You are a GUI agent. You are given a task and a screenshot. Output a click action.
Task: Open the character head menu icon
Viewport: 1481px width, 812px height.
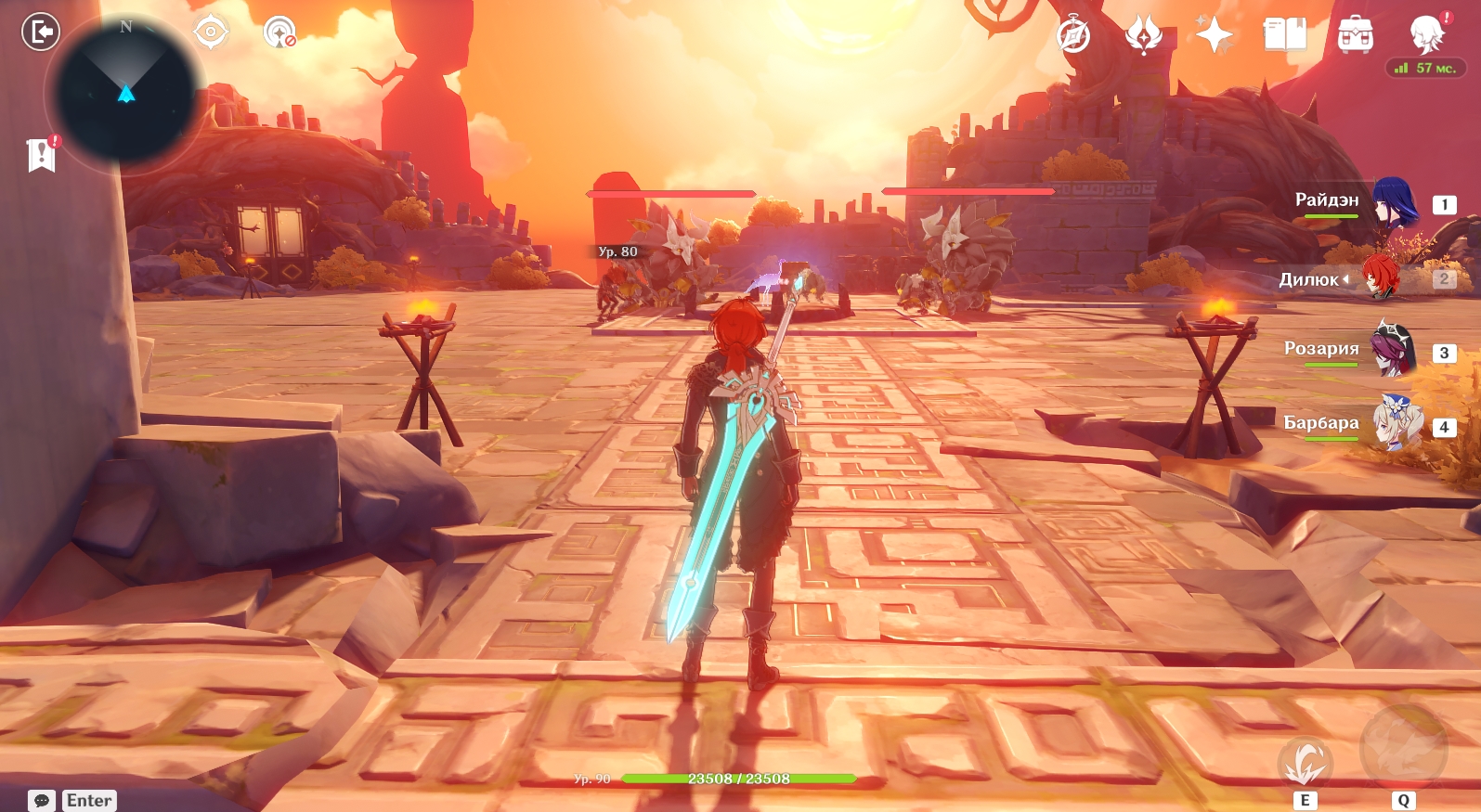coord(1426,35)
